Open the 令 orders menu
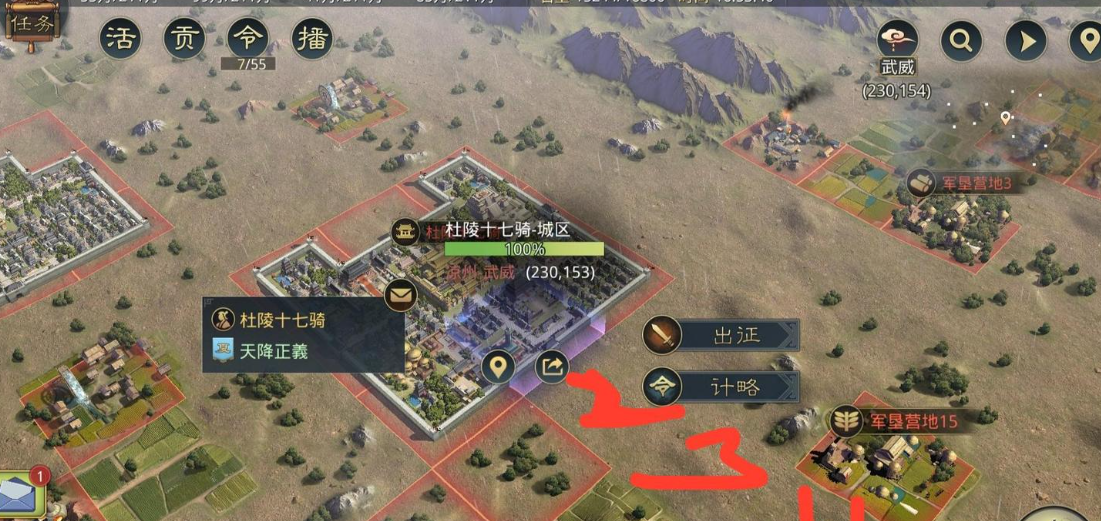The width and height of the screenshot is (1101, 521). [247, 39]
